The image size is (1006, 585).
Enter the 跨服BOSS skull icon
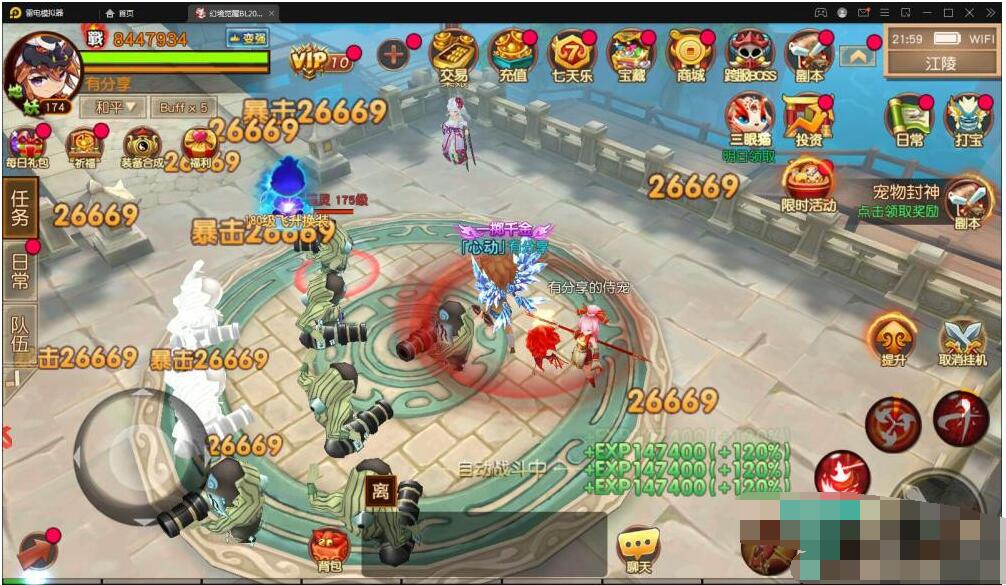749,54
